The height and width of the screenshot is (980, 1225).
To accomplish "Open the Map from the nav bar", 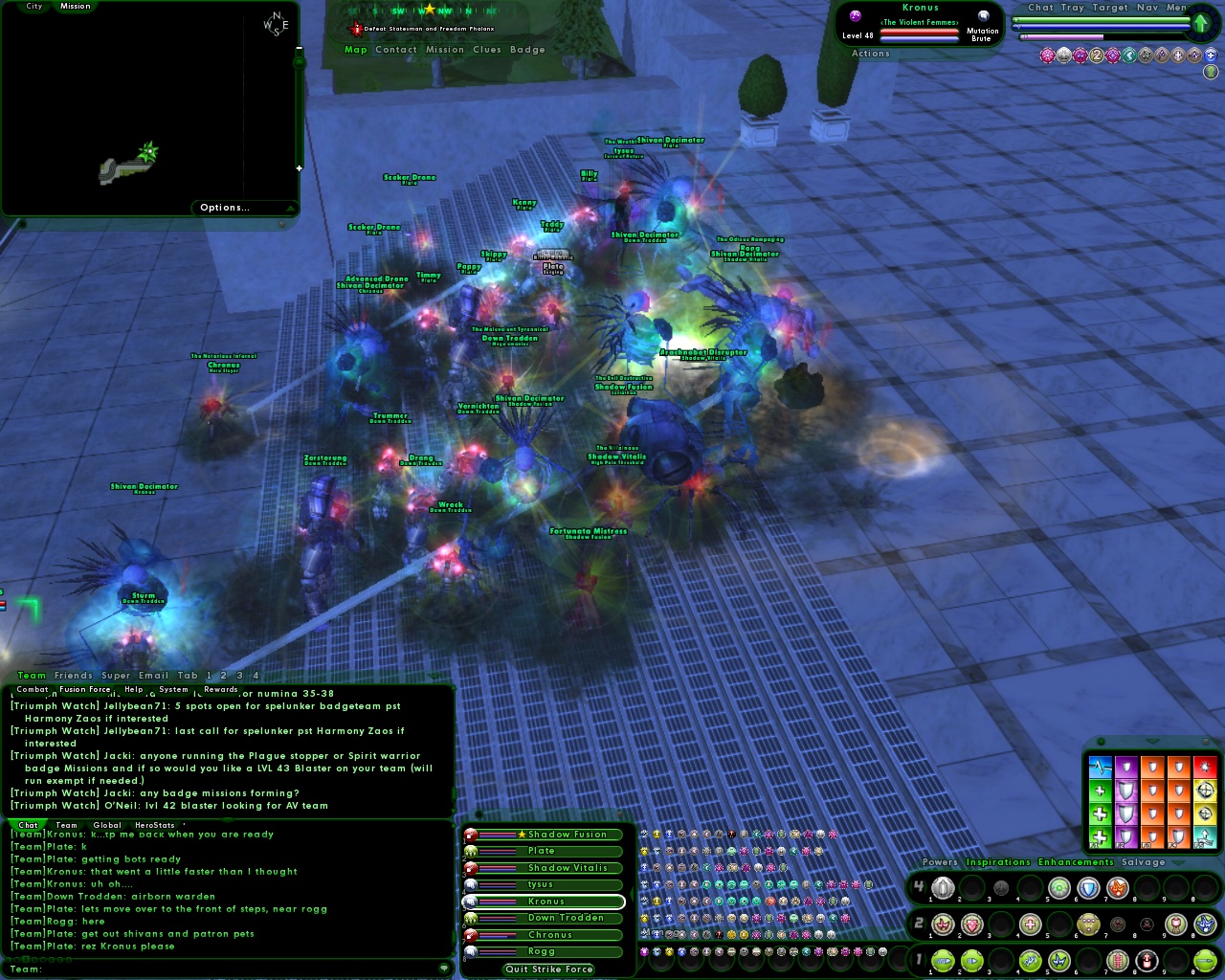I will (x=355, y=50).
